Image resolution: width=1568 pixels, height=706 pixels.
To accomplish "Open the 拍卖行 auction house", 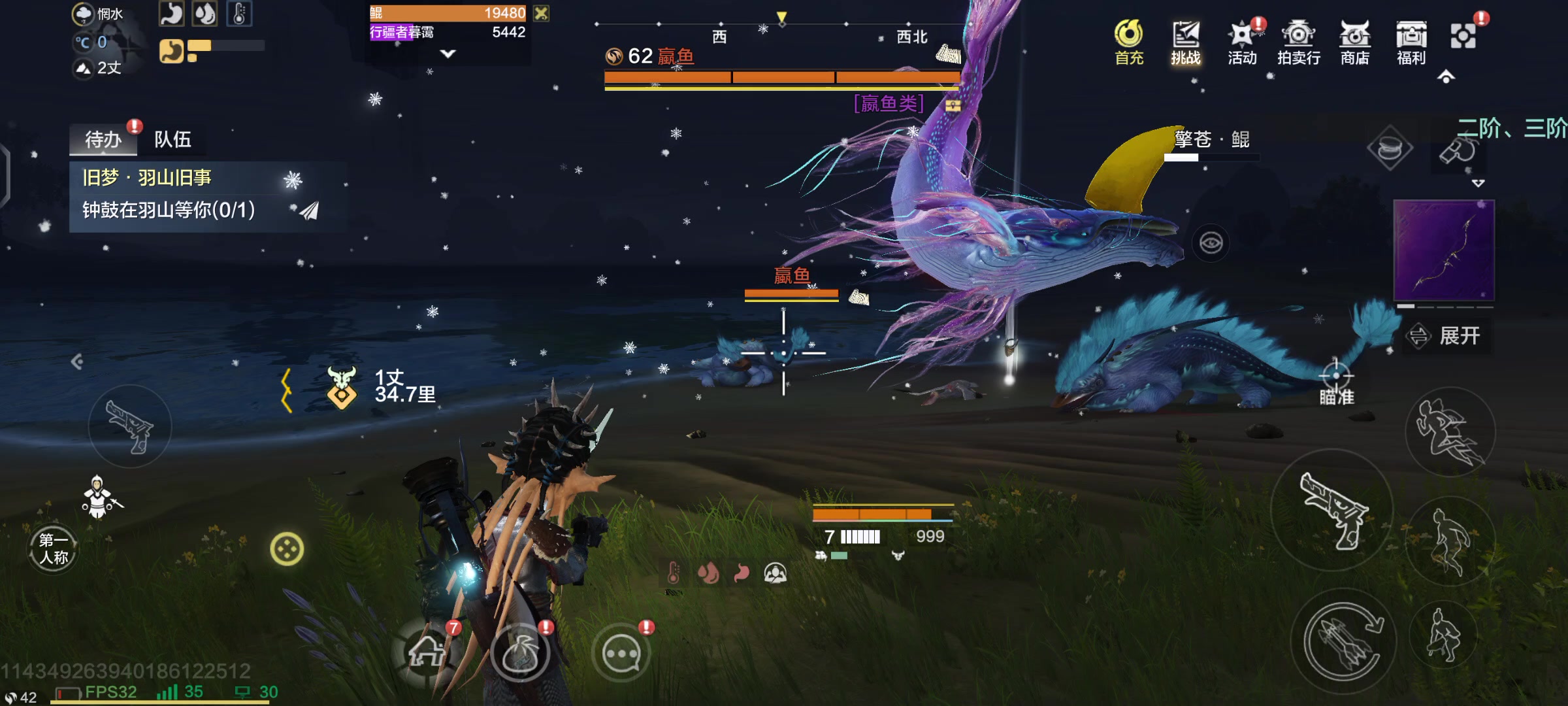I will coord(1298,41).
